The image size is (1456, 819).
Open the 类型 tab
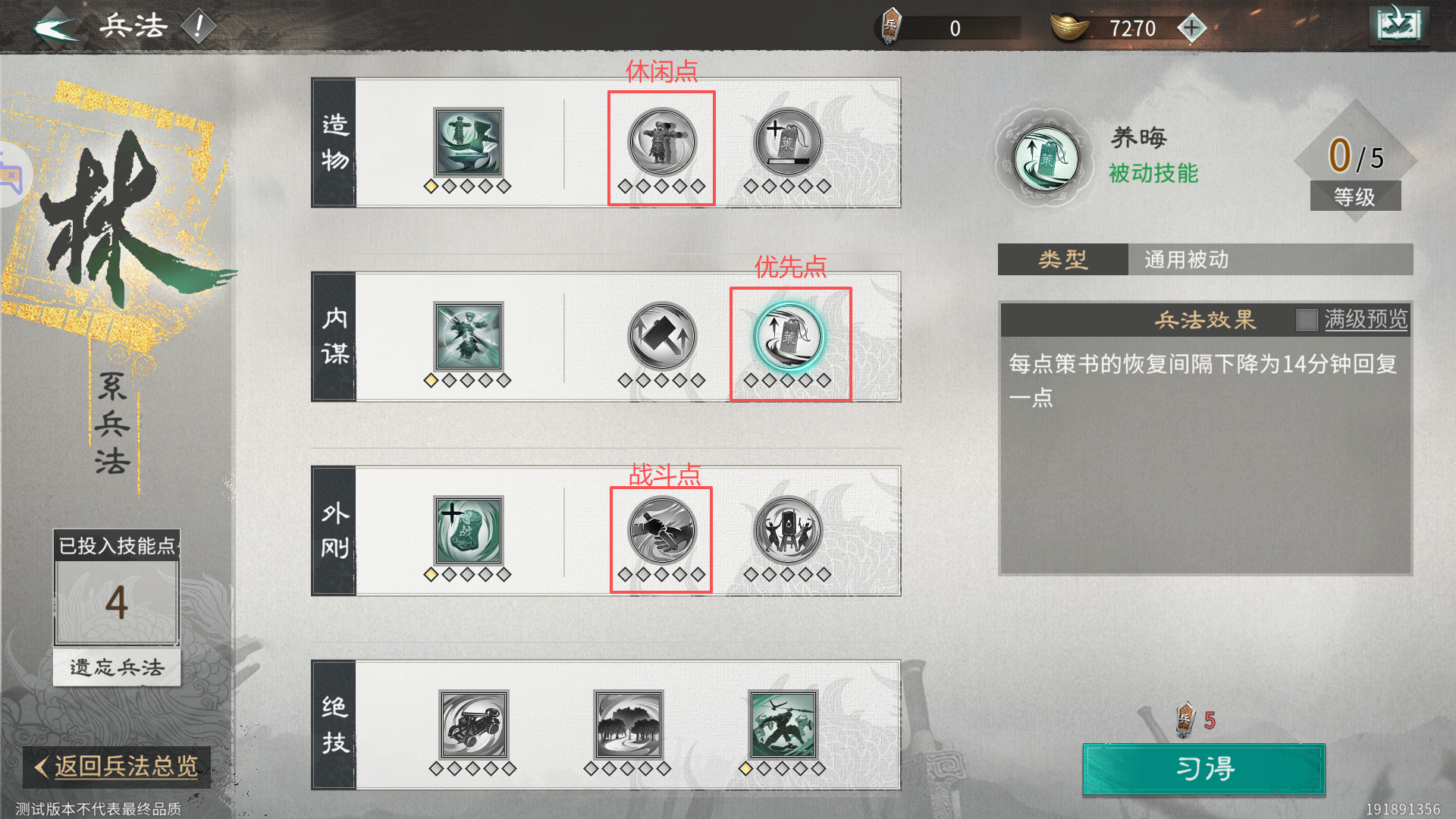(x=1061, y=259)
